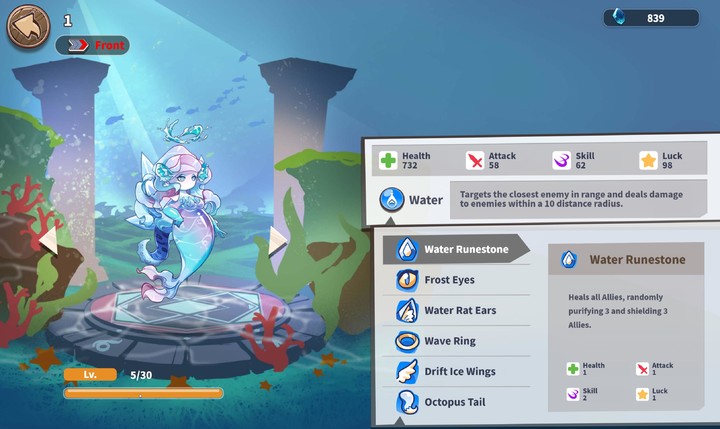Tap the blue gem currency counter
This screenshot has width=720, height=429.
coord(650,18)
